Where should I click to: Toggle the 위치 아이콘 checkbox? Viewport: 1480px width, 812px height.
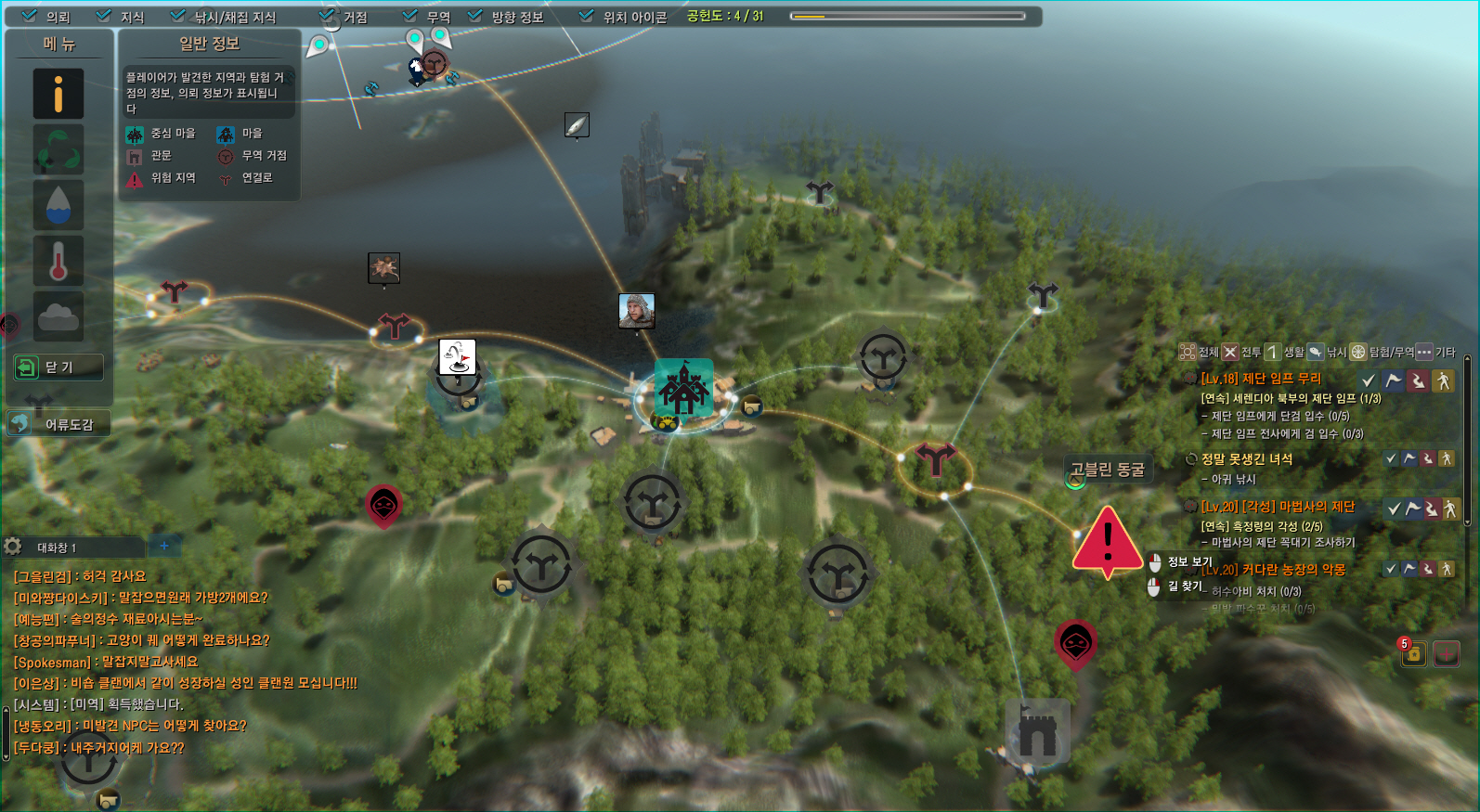586,16
